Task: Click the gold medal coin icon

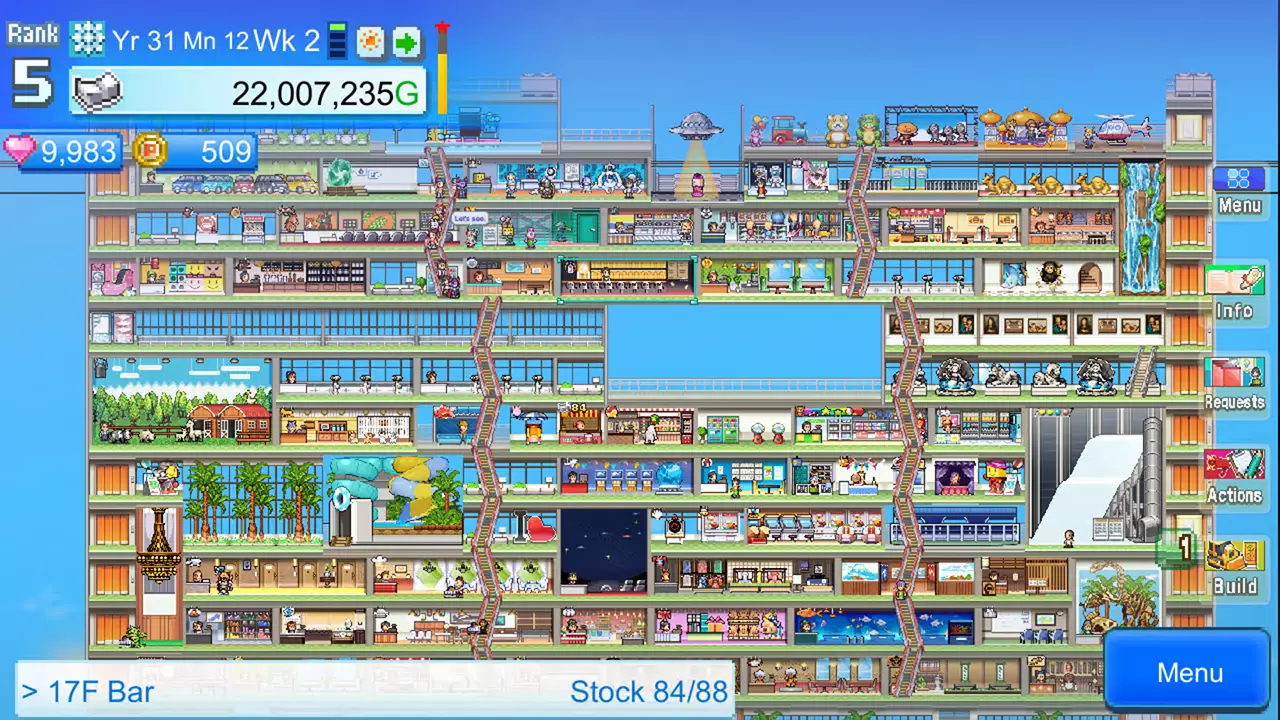Action: coord(150,152)
